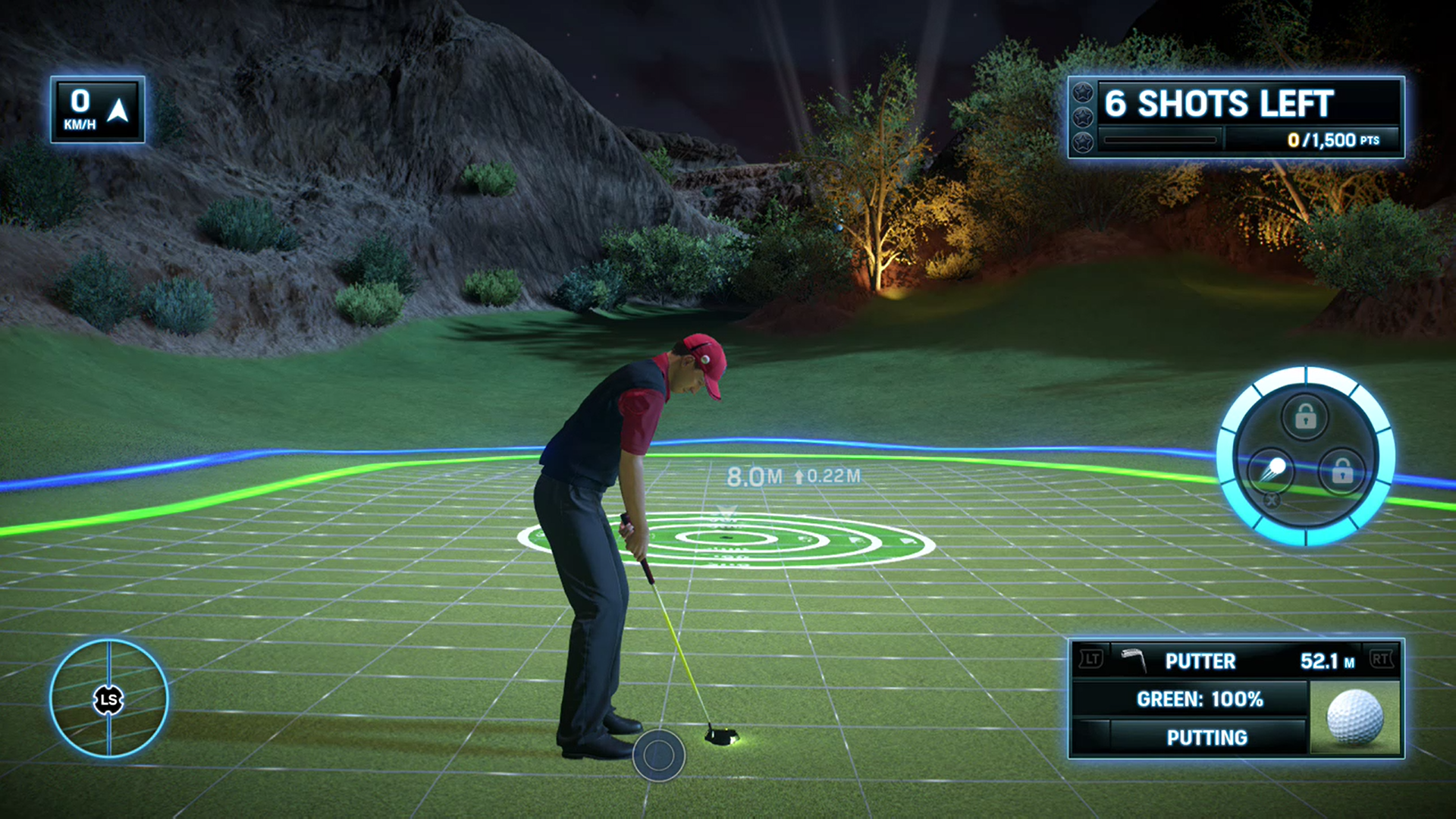
Task: Select the top locked slot in shot wheel
Action: click(x=1304, y=416)
